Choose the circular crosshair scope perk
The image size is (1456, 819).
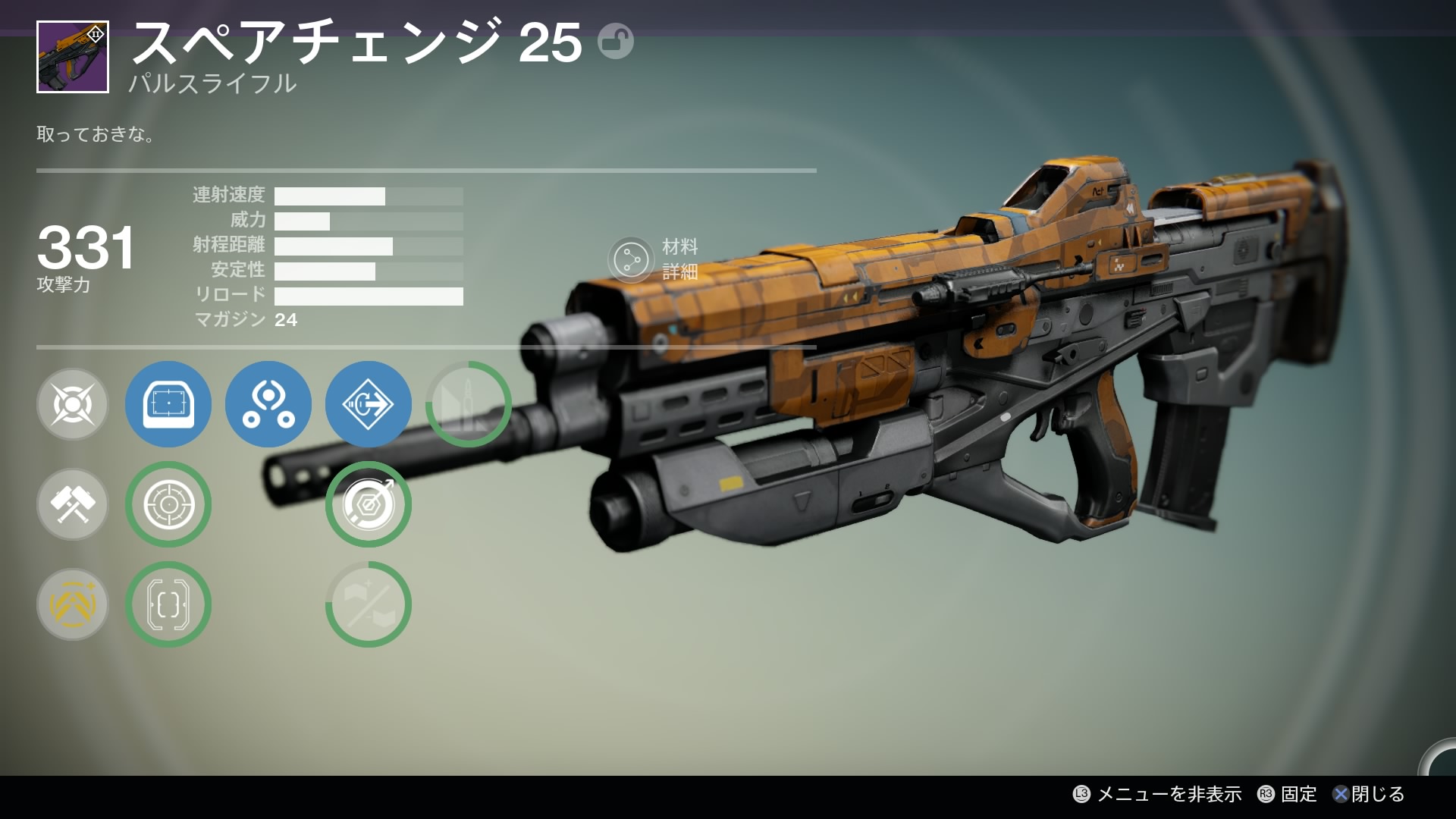tap(168, 504)
